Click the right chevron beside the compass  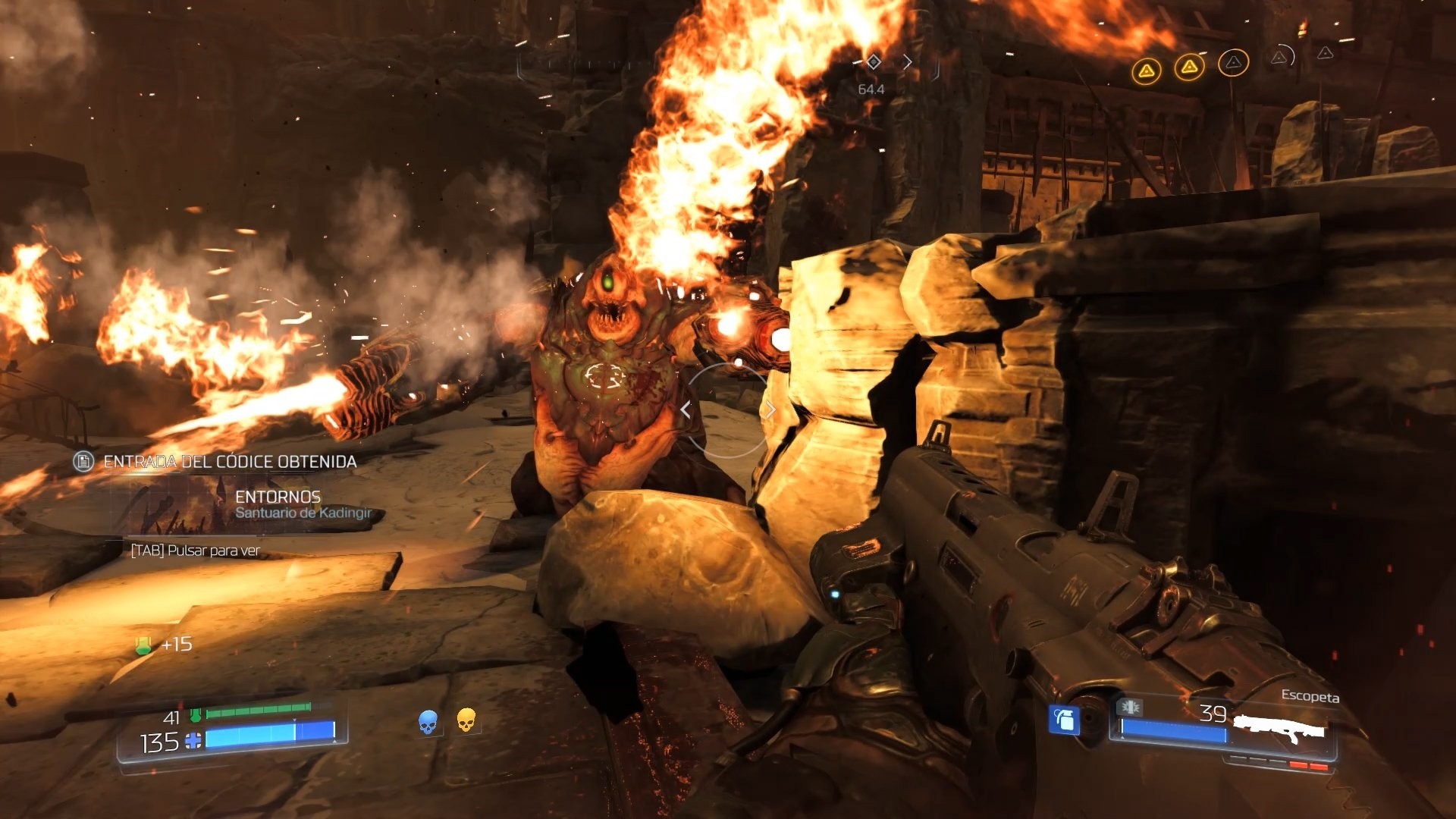[x=908, y=62]
